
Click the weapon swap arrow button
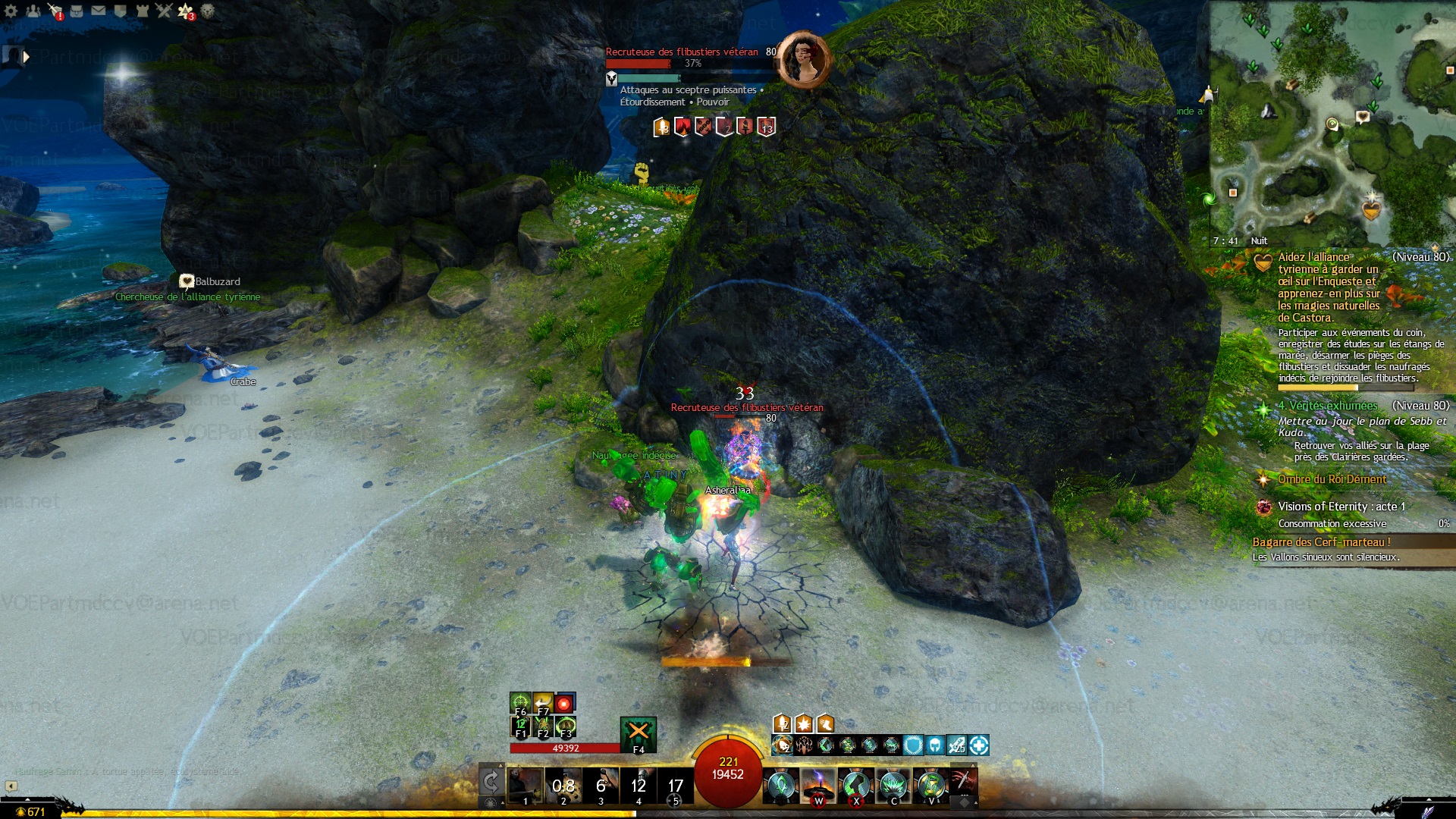point(491,782)
